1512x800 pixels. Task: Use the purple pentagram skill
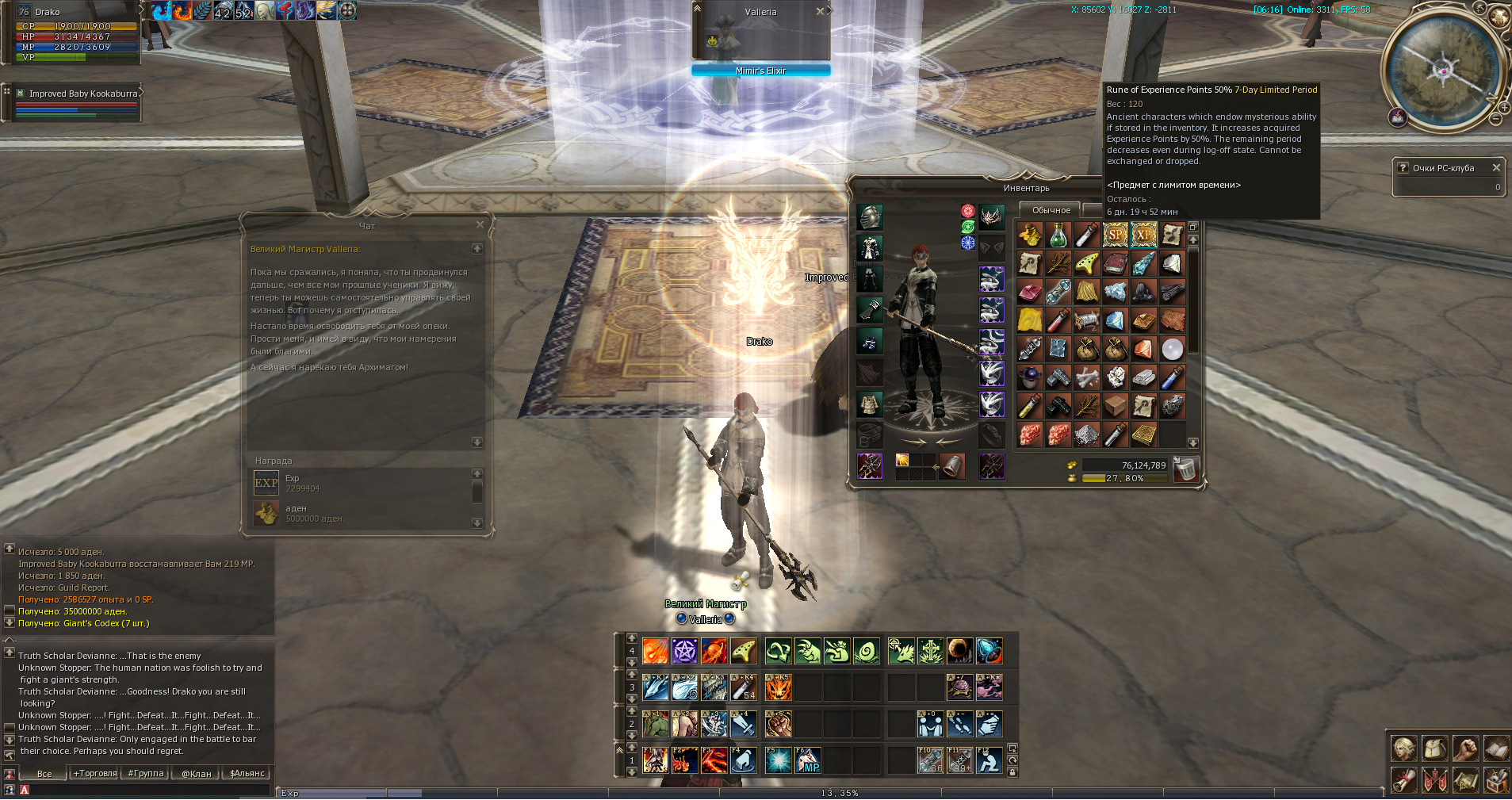(684, 651)
